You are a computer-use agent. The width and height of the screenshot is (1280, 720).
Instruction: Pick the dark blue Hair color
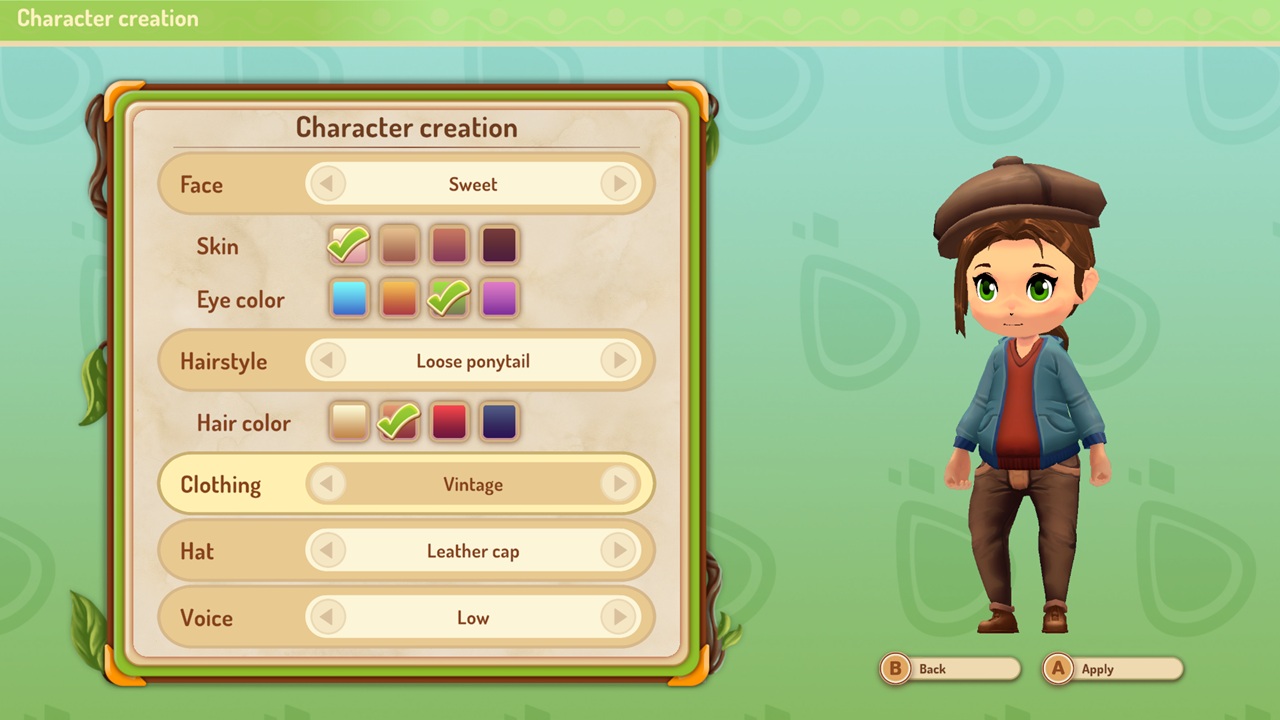pyautogui.click(x=498, y=422)
